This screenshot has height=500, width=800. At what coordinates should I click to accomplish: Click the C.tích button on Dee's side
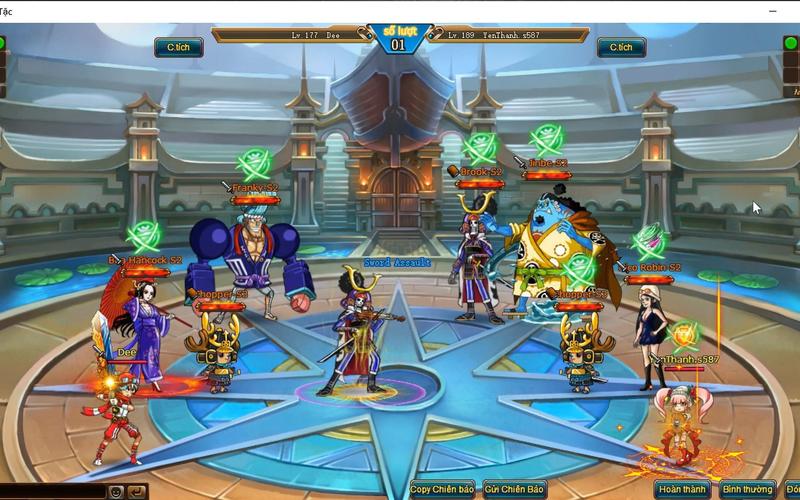(179, 47)
